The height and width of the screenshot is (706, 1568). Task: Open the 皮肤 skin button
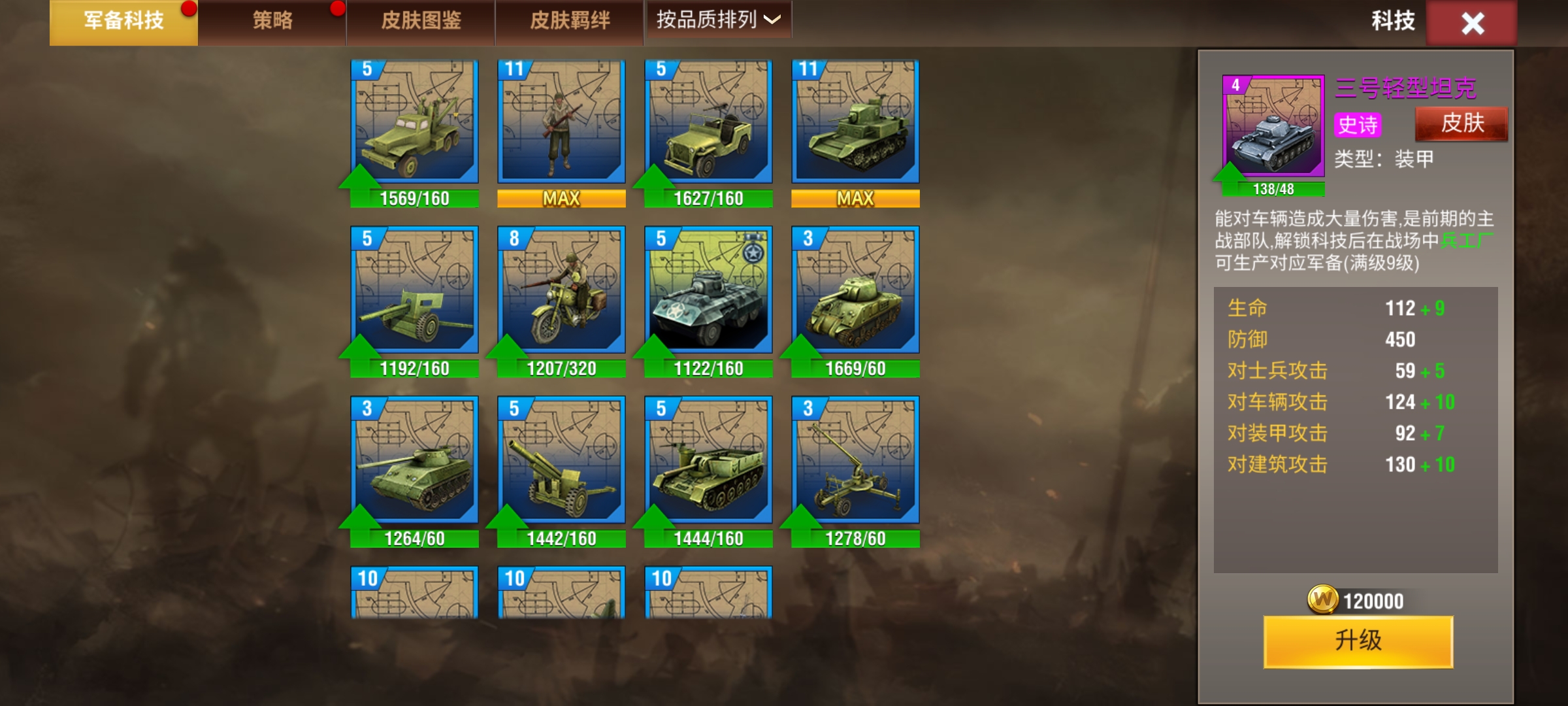(1462, 124)
